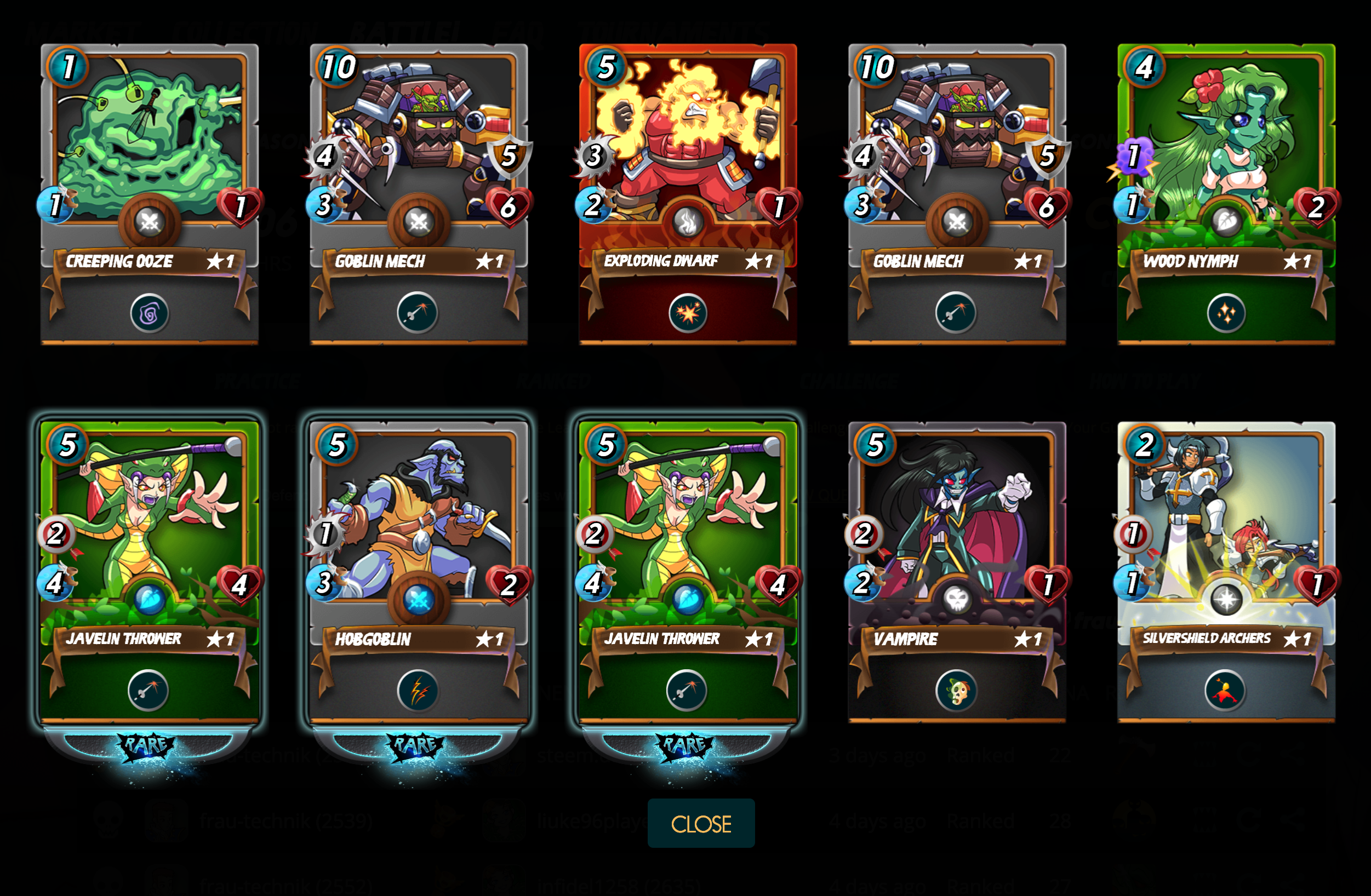
Task: Check the Hobgoblin lightning ability icon
Action: (x=418, y=691)
